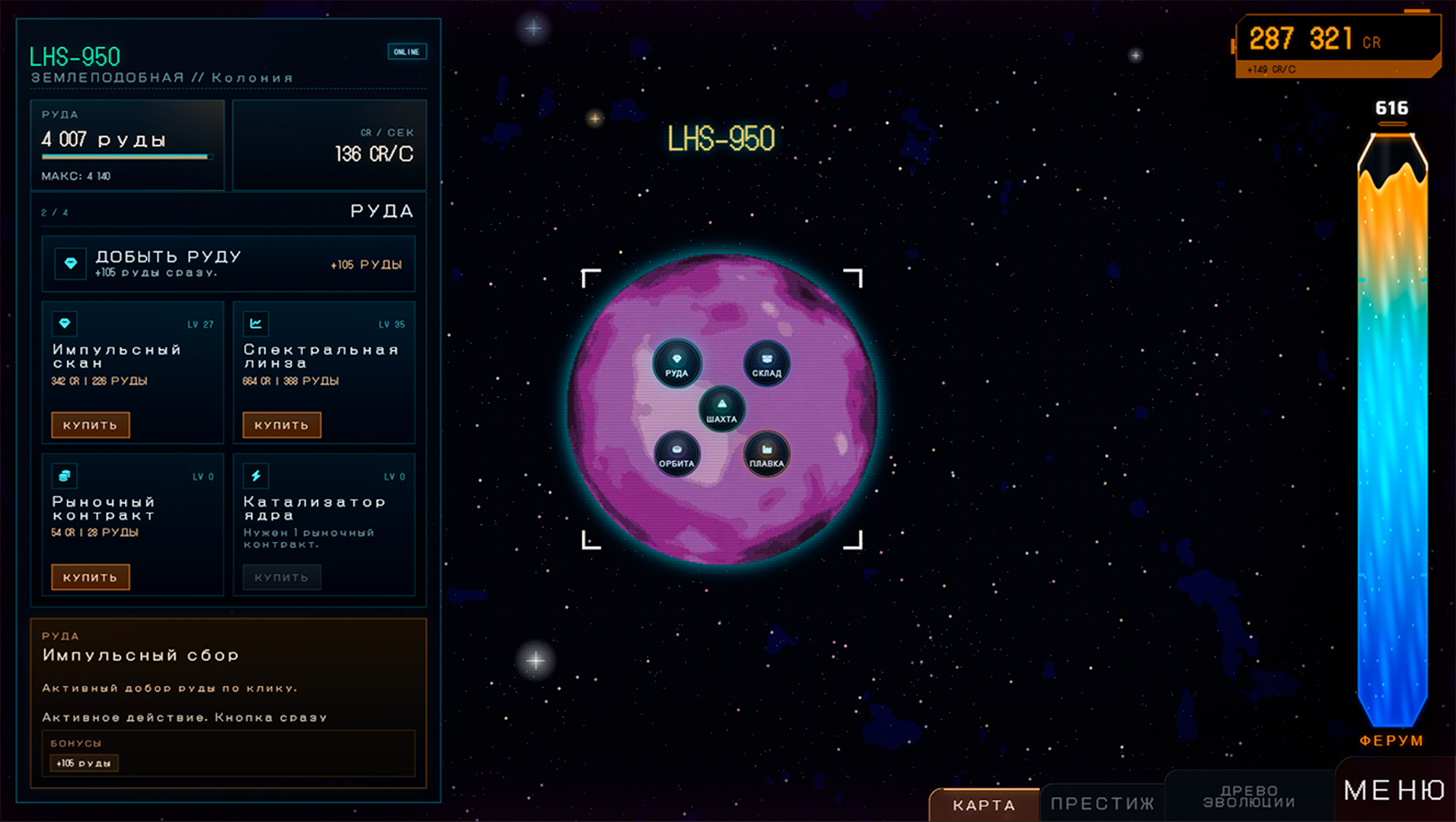Viewport: 1456px width, 822px height.
Task: Buy the Импульсный скан upgrade
Action: coord(90,425)
